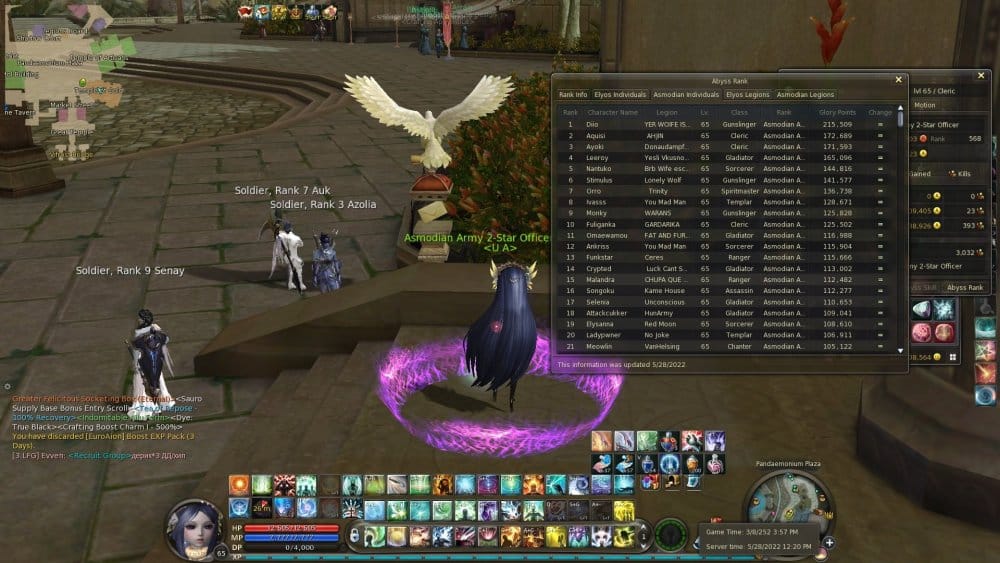Toggle the hotbar lock icon
Viewport: 1000px width, 563px height.
[355, 536]
